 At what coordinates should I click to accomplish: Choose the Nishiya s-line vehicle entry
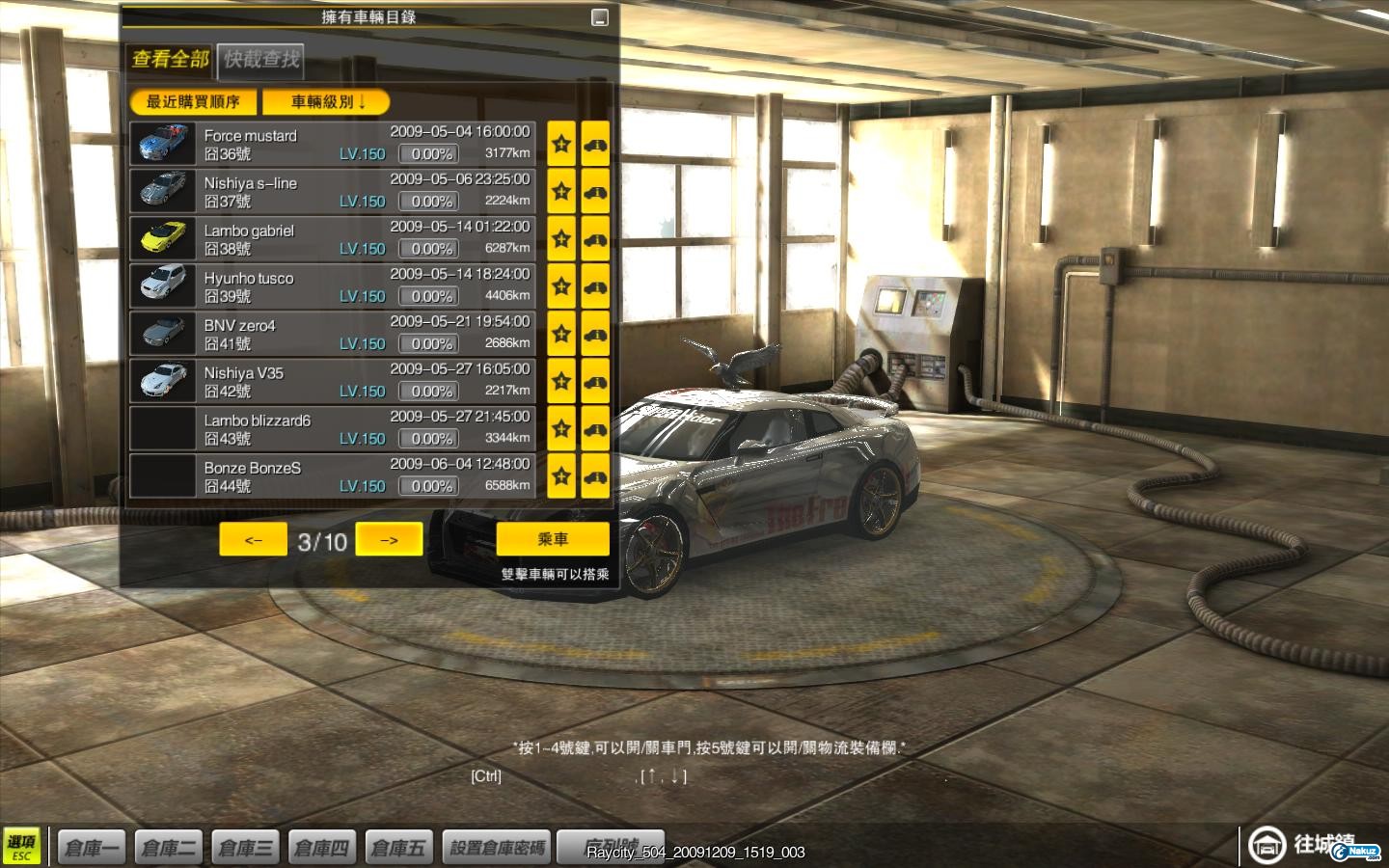click(333, 191)
